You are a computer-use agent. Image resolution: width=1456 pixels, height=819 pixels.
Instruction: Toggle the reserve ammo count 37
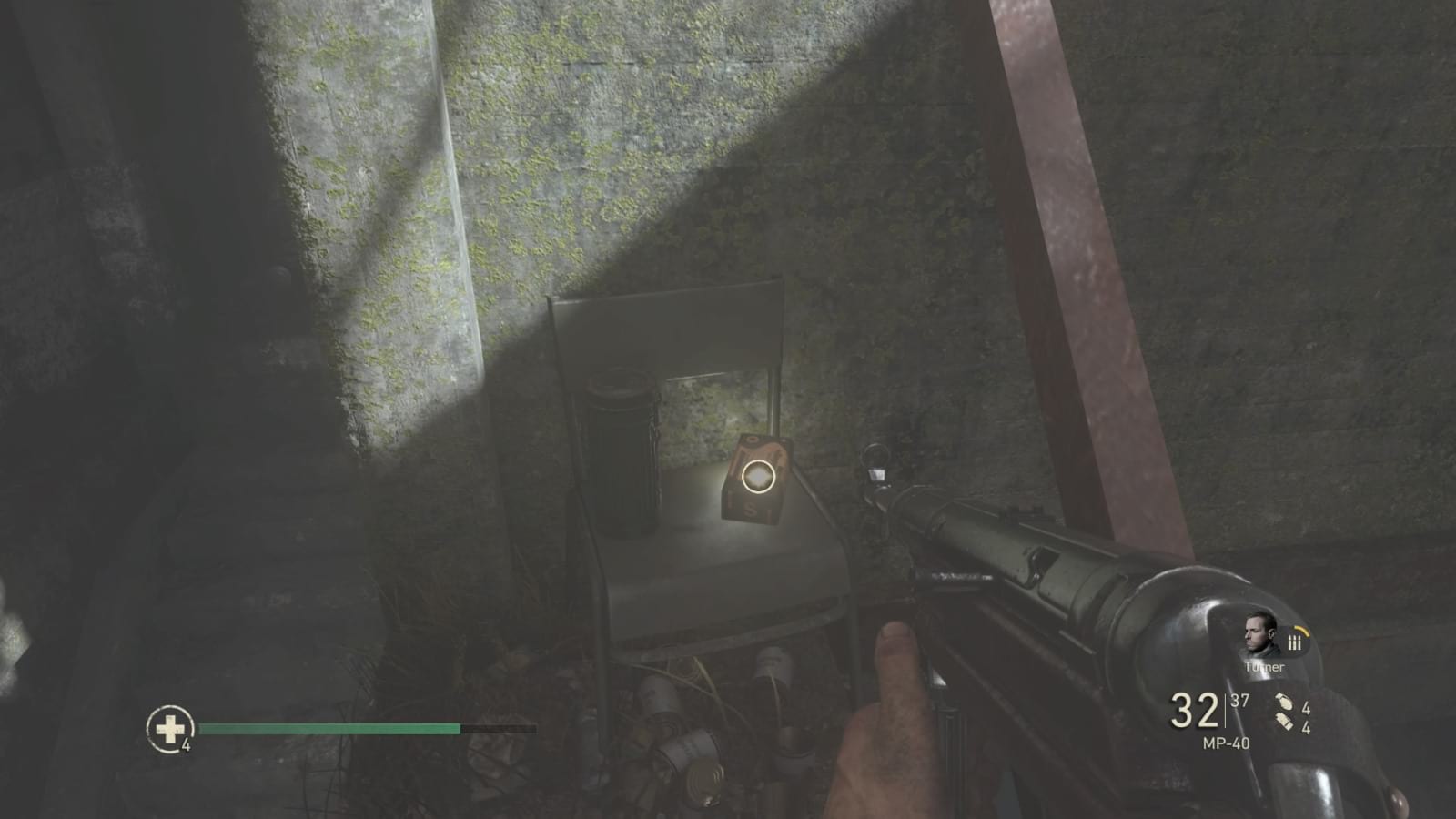pos(1239,700)
